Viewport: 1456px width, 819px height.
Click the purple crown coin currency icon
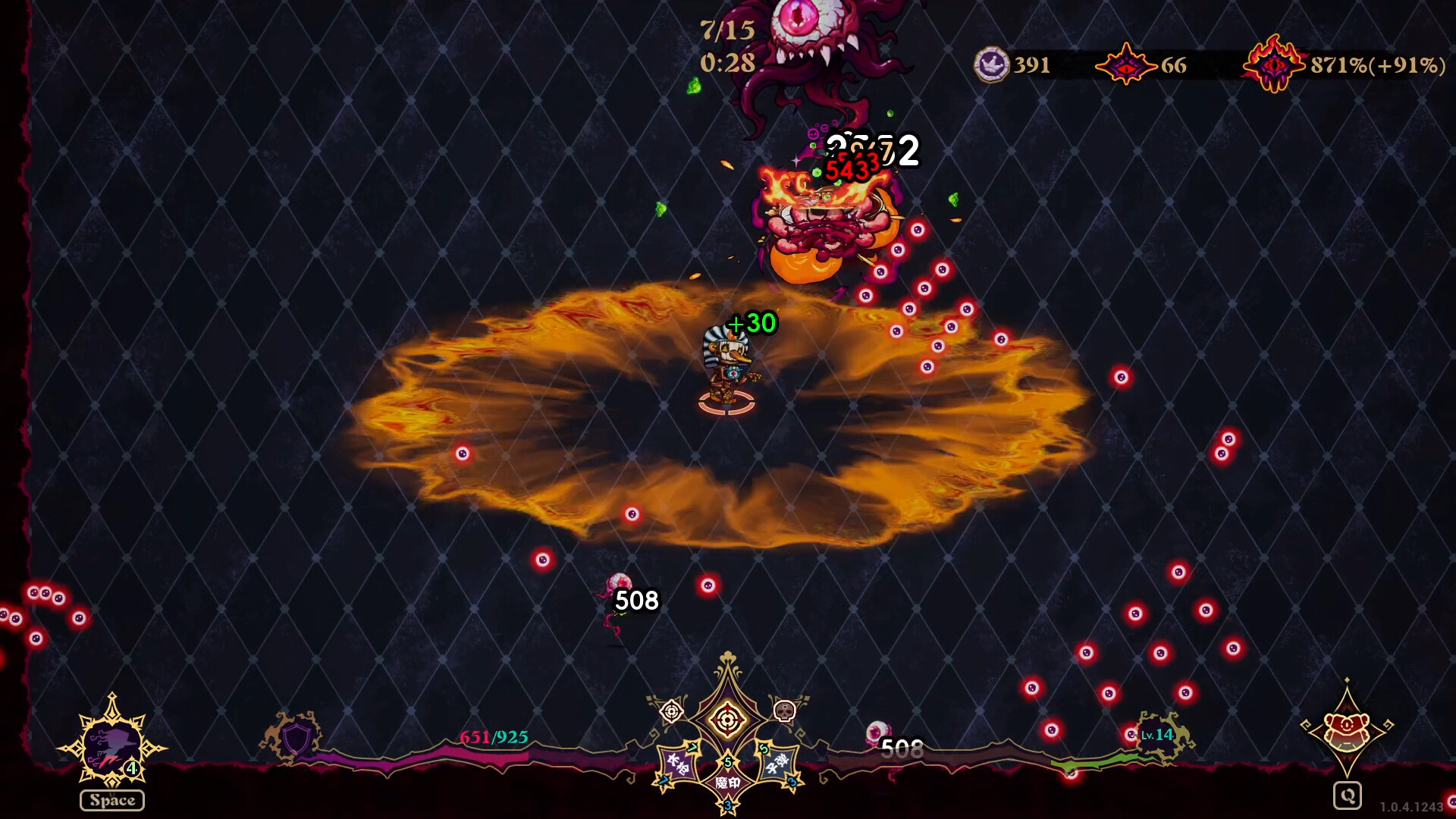[991, 64]
